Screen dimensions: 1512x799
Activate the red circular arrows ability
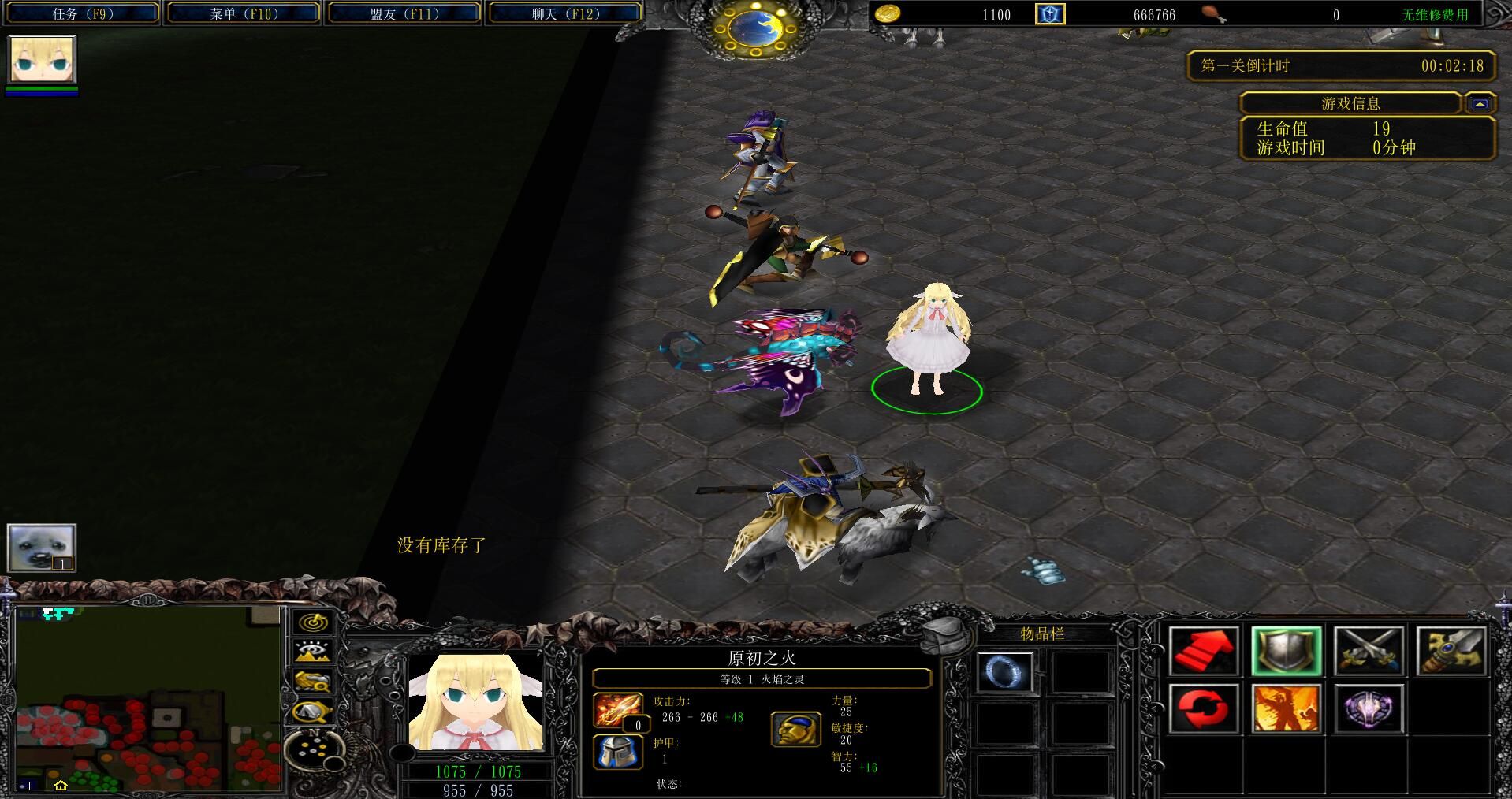1203,708
